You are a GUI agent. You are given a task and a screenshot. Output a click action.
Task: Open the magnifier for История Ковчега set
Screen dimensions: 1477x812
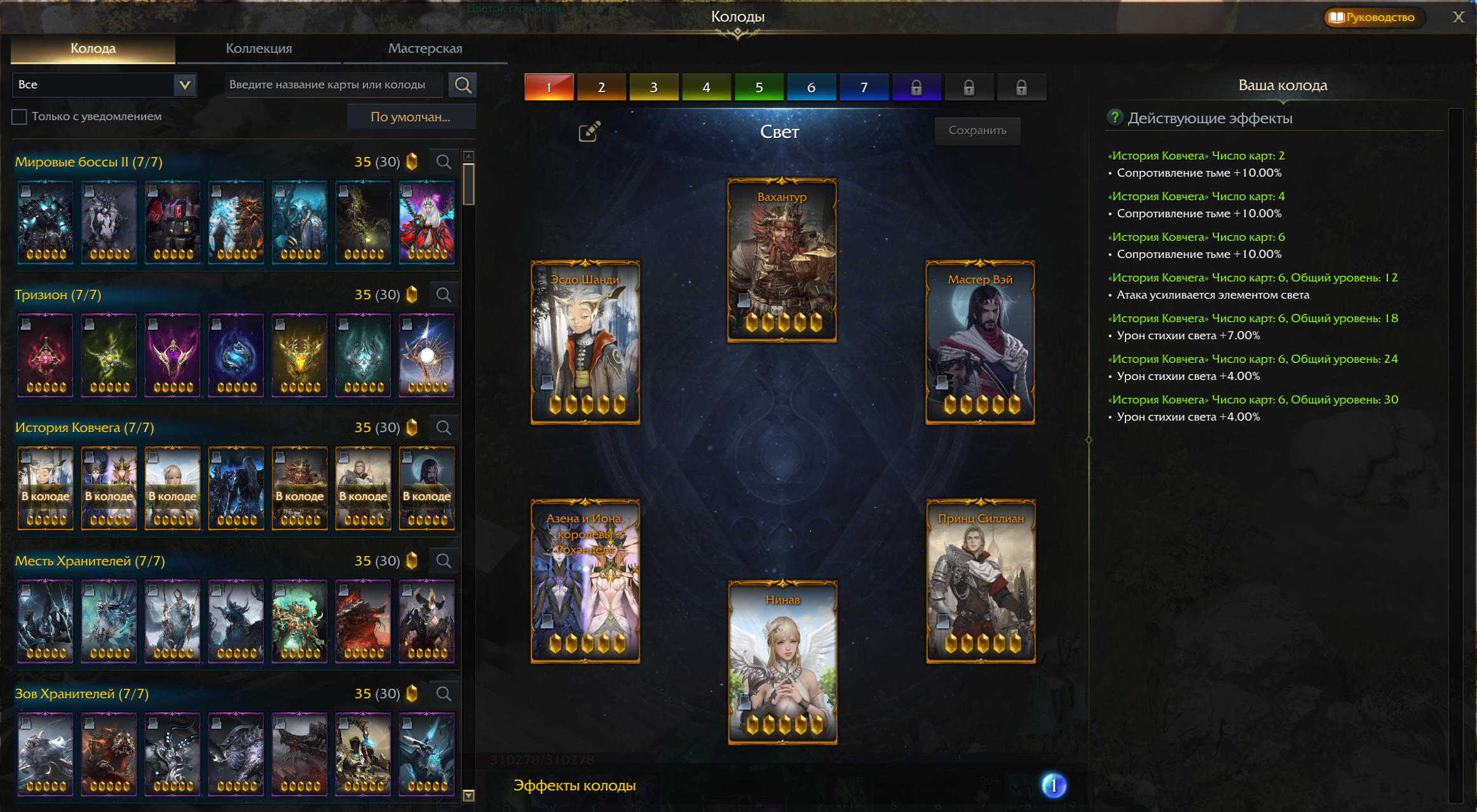(444, 427)
